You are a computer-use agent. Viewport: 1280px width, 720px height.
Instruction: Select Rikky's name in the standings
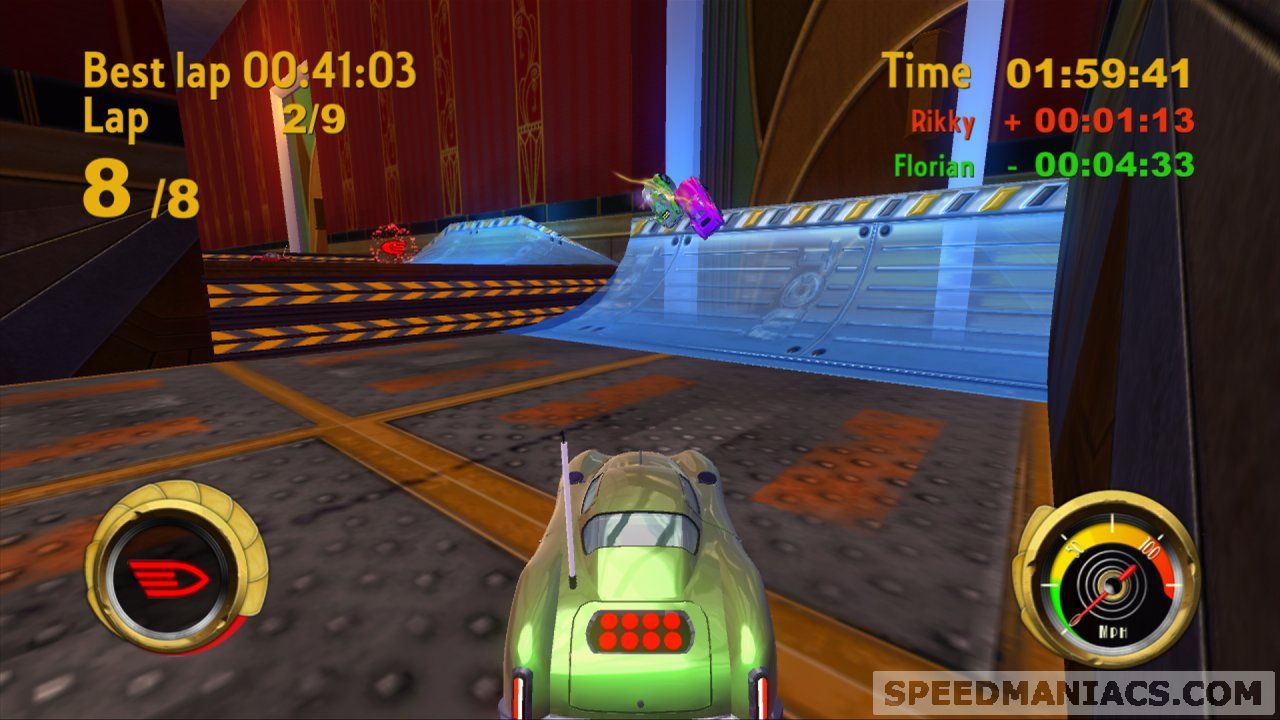[x=942, y=122]
